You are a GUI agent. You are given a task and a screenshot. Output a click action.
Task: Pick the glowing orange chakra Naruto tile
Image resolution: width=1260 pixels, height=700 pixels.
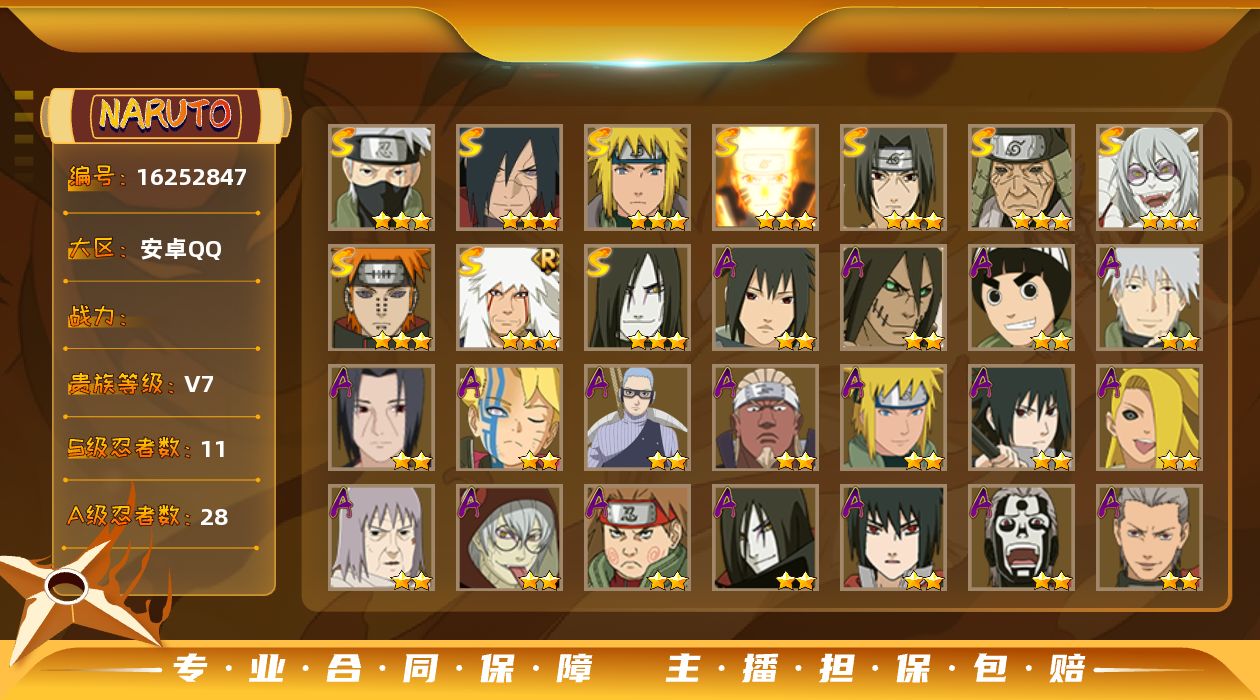click(x=766, y=178)
